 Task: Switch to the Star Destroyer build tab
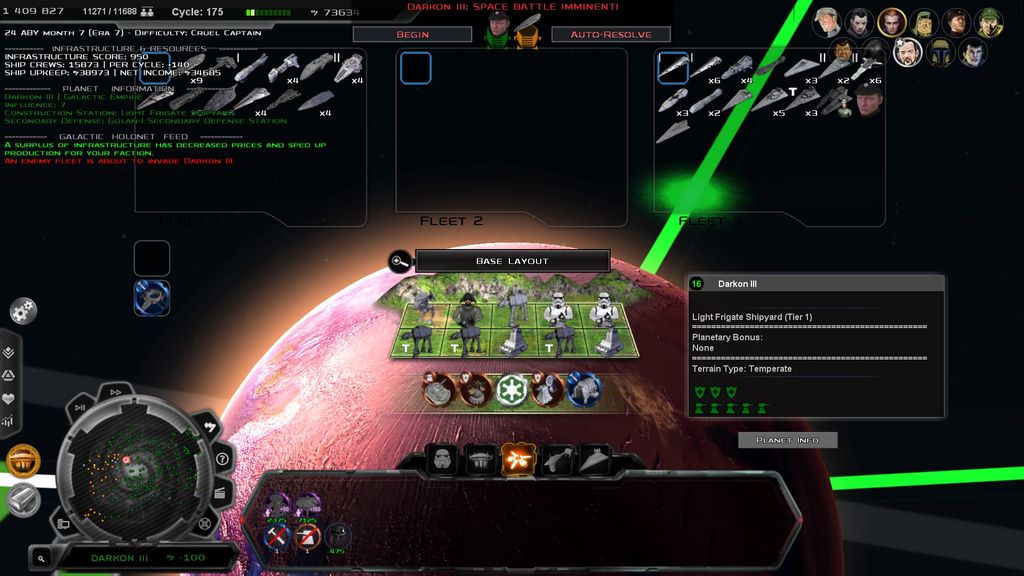coord(594,460)
